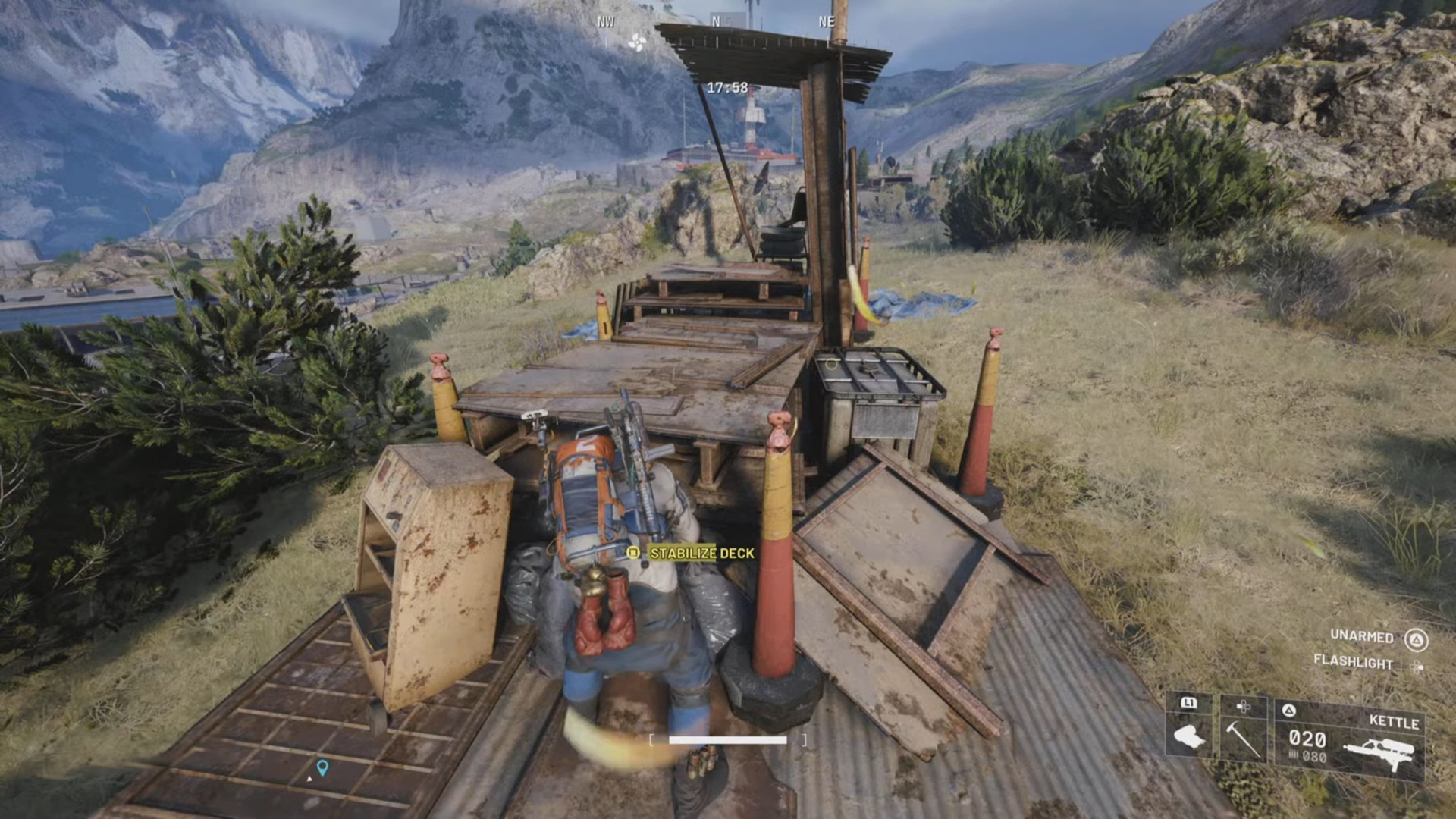The image size is (1456, 819).
Task: Select the Kettle weapon slot
Action: [1349, 739]
